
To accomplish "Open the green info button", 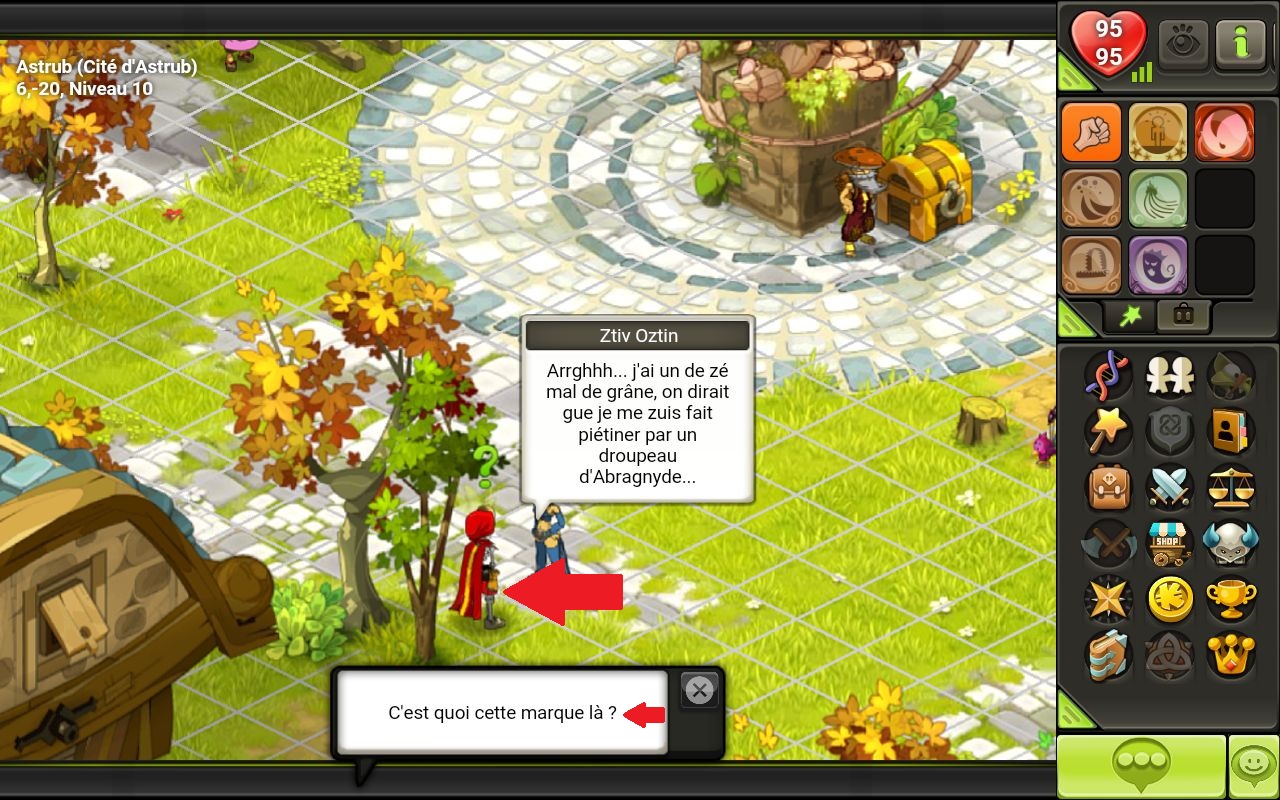I will (1240, 45).
